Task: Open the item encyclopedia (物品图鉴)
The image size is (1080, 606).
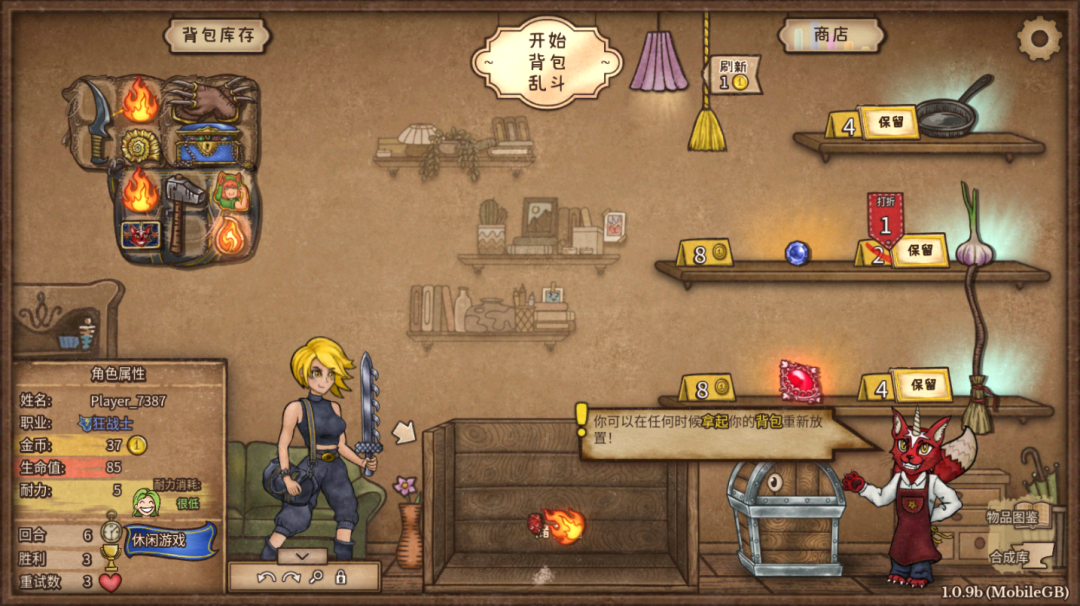Action: pos(1012,516)
